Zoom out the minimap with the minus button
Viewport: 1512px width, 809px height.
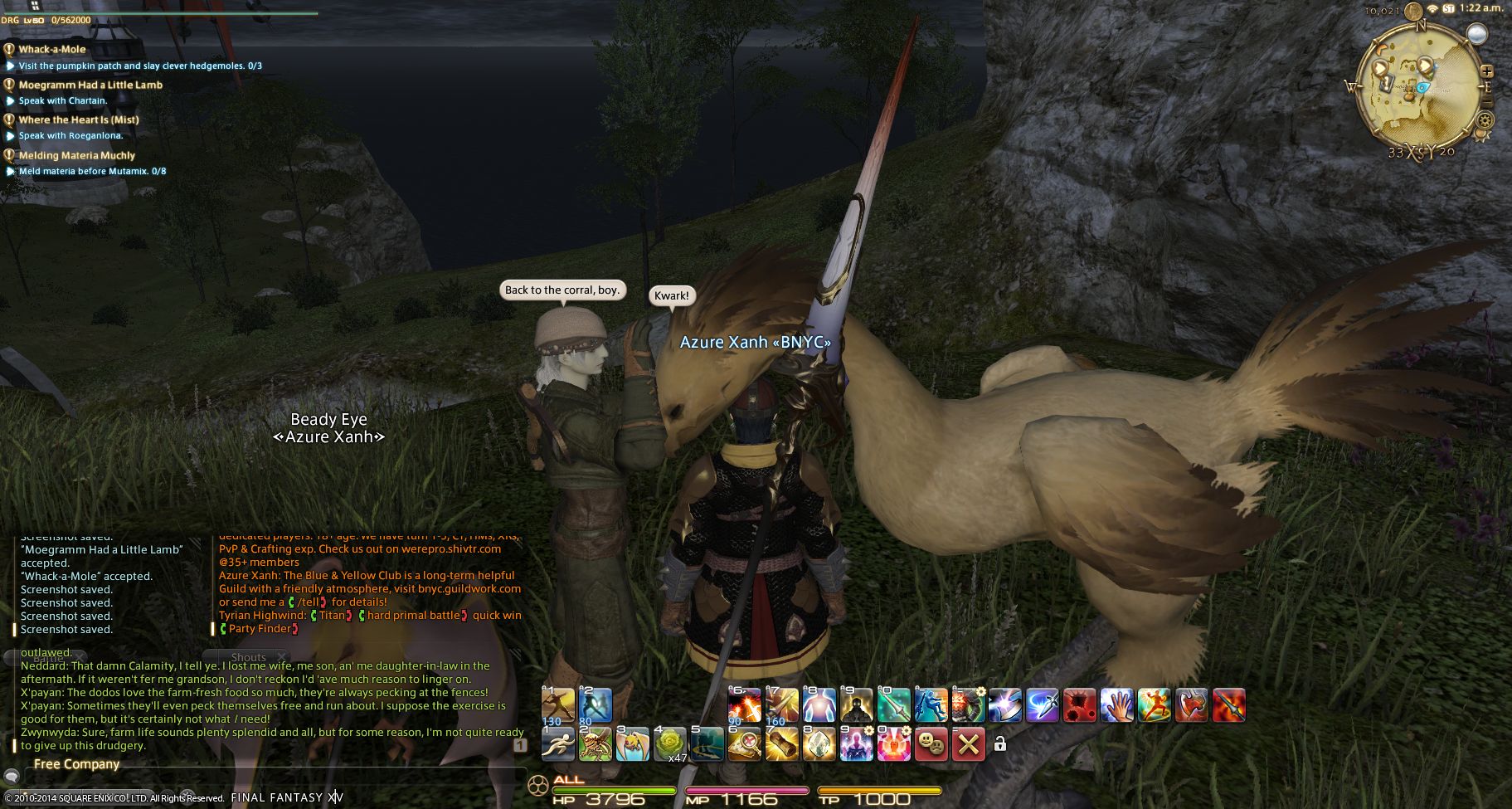click(1487, 101)
